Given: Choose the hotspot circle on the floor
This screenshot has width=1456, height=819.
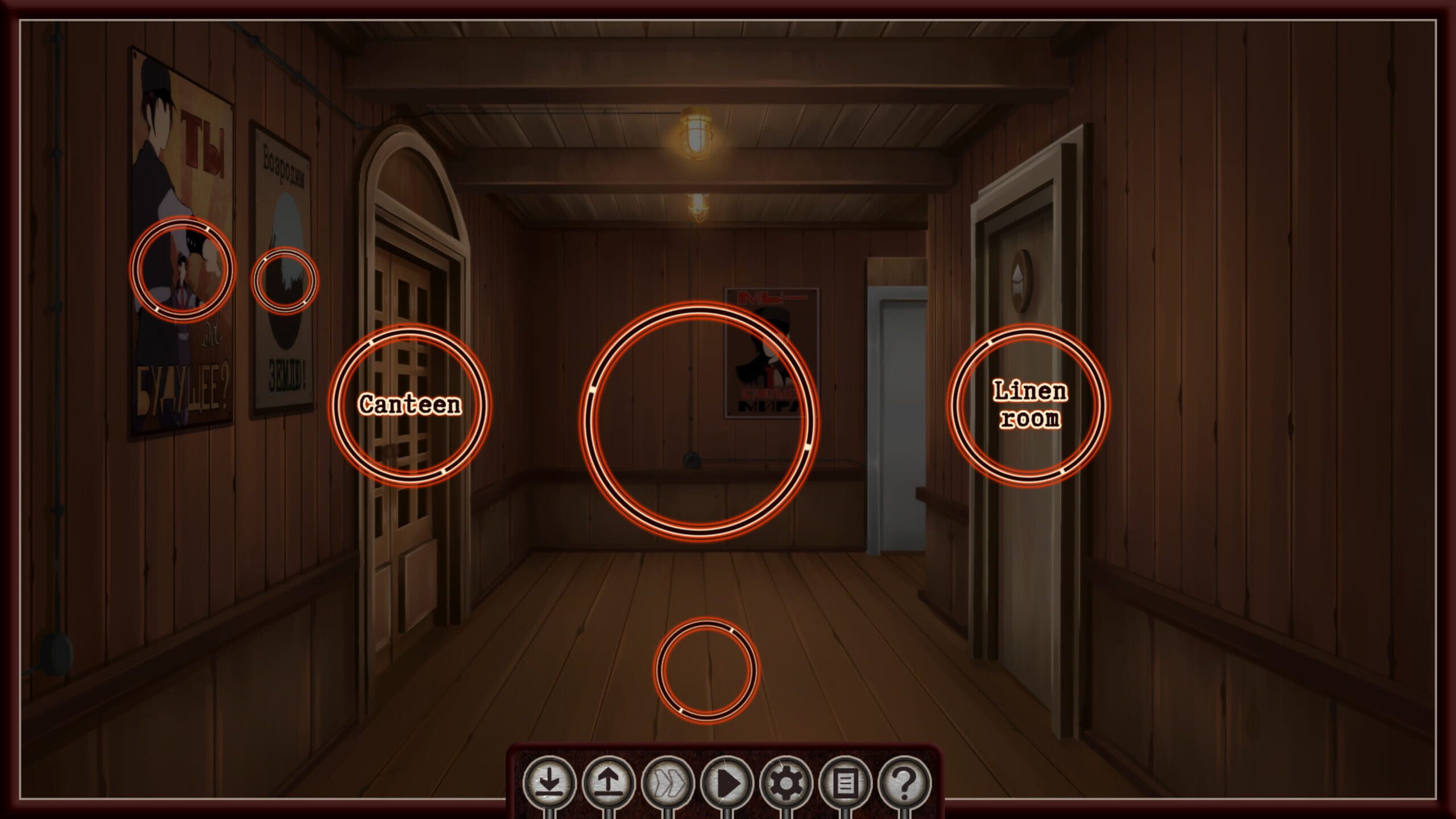Looking at the screenshot, I should [706, 669].
